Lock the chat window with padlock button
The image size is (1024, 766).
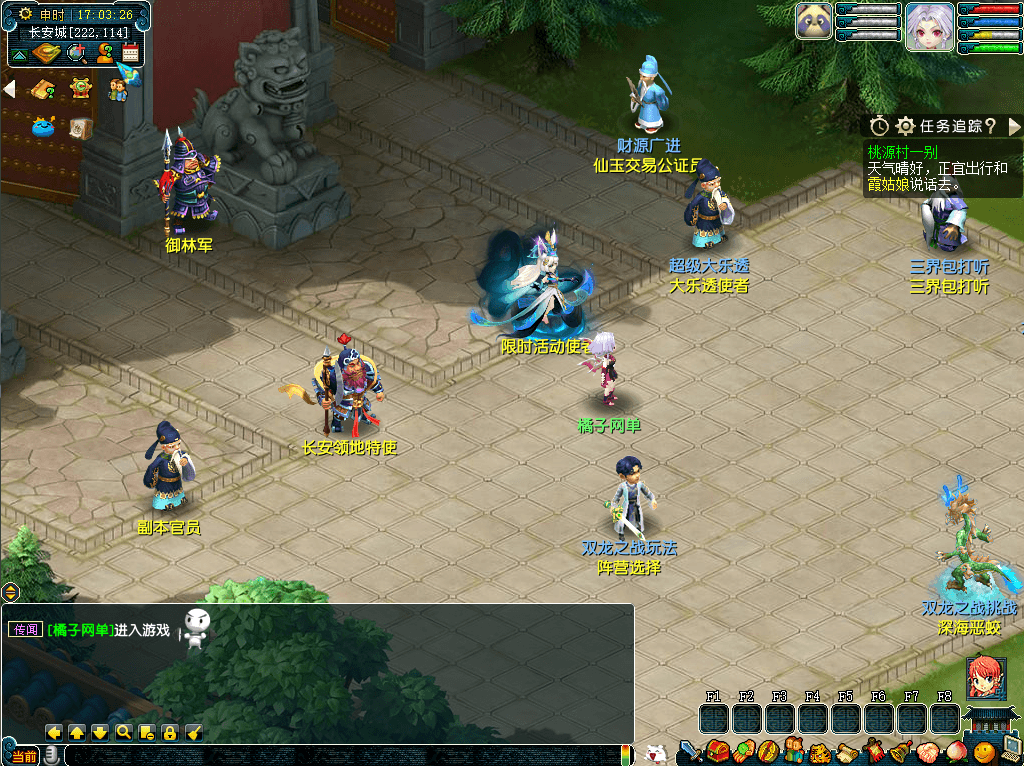pyautogui.click(x=170, y=732)
